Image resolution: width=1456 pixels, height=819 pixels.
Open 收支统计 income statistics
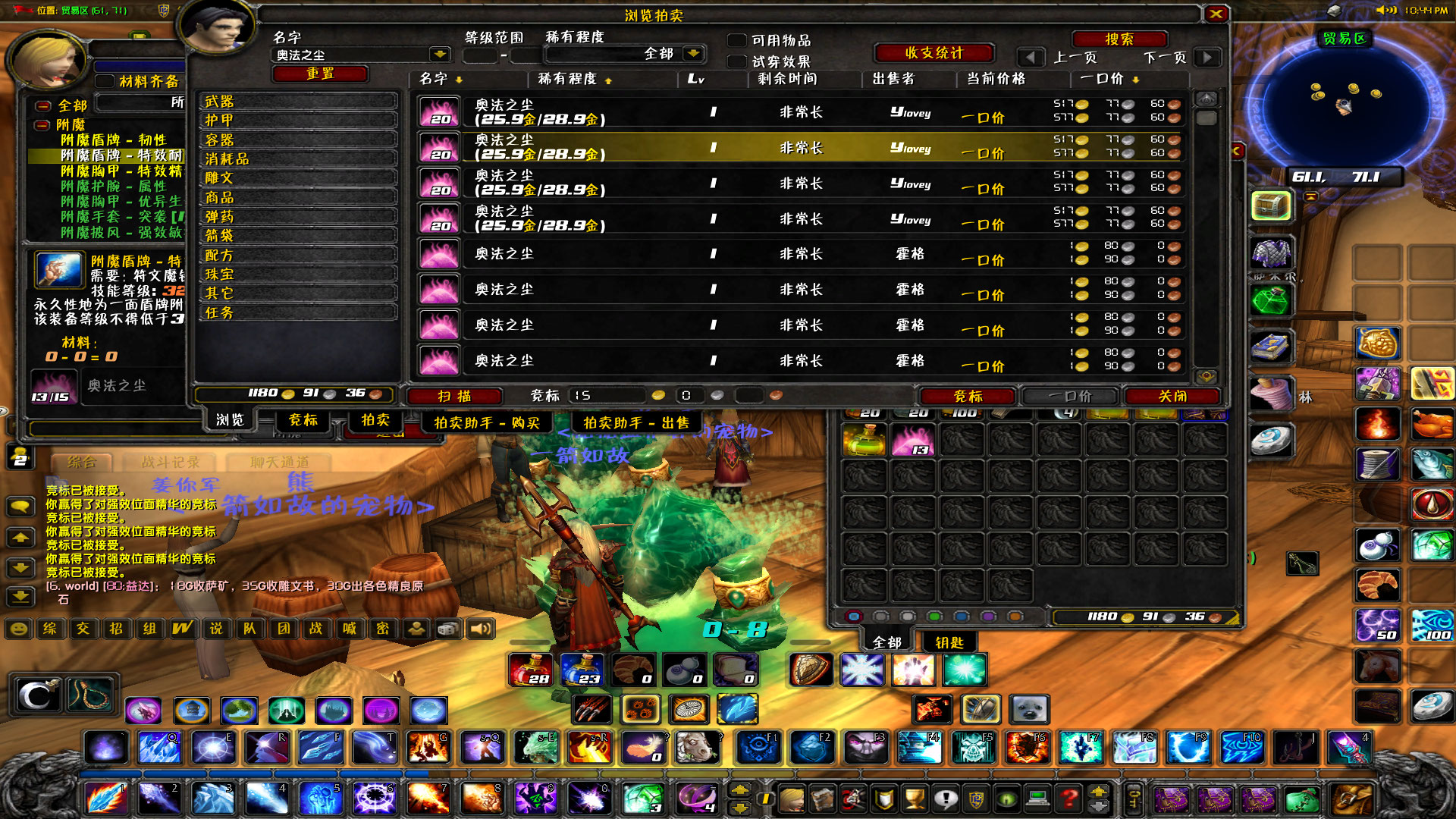935,52
